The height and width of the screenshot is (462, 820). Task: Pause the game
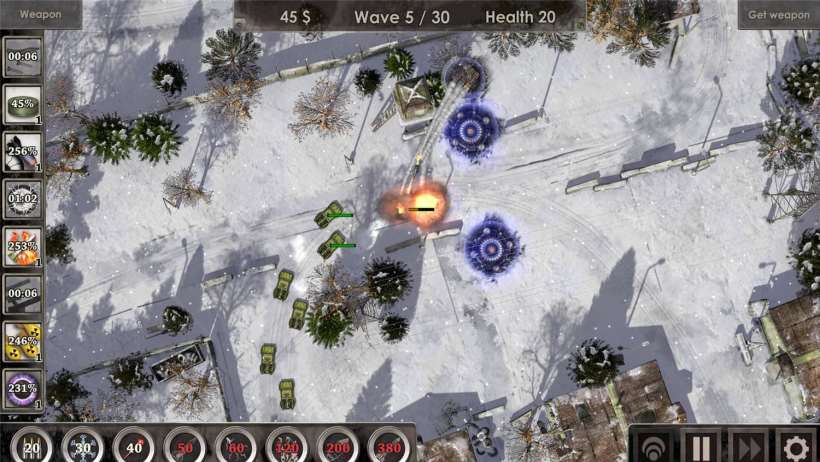click(700, 446)
